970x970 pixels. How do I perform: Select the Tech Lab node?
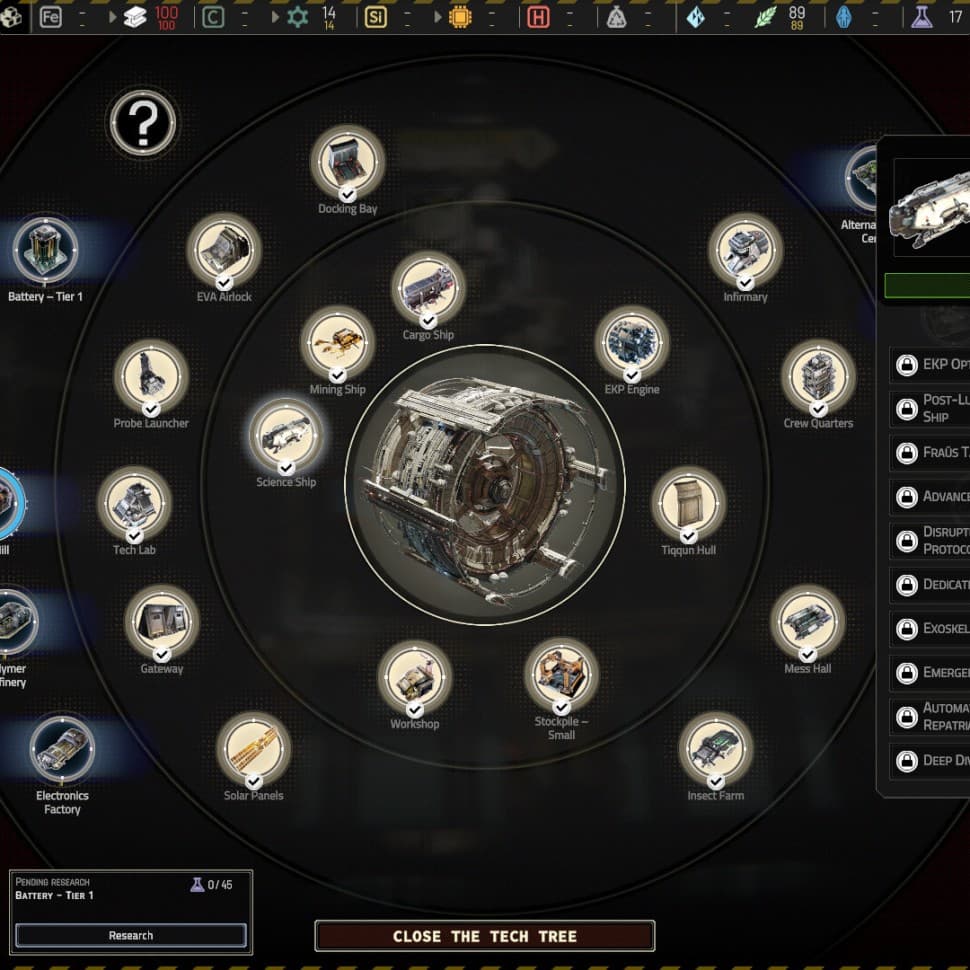(x=134, y=503)
